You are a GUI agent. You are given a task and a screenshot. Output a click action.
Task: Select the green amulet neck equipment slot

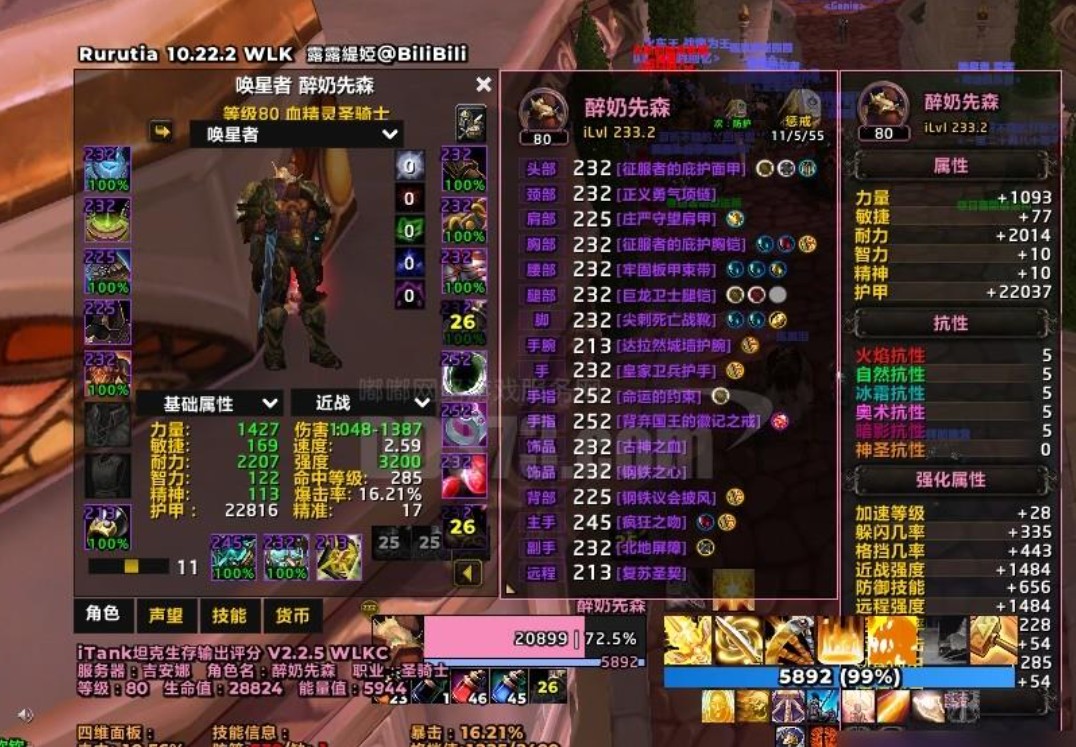click(x=107, y=220)
